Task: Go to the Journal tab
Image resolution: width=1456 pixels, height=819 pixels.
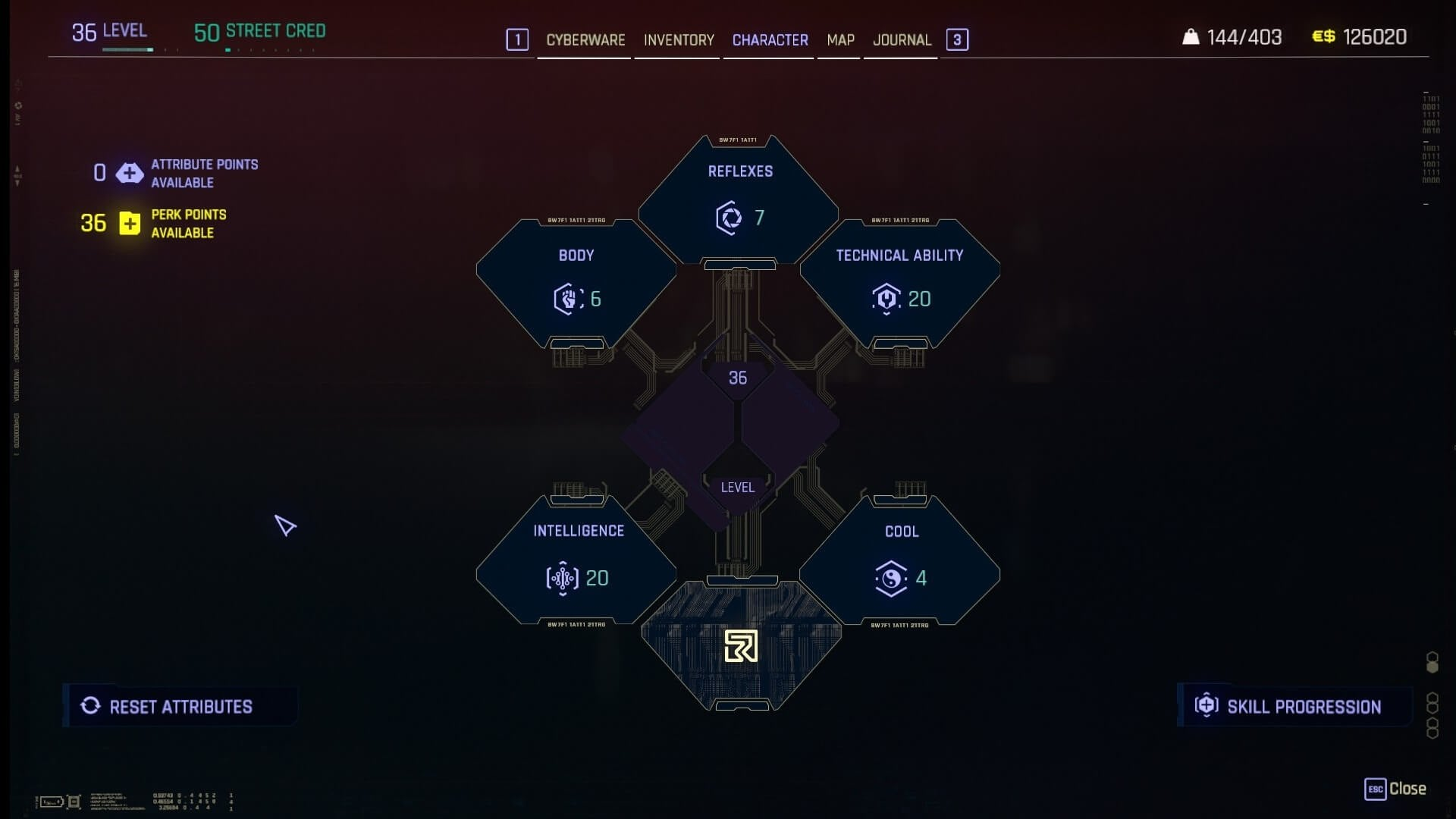Action: (902, 40)
